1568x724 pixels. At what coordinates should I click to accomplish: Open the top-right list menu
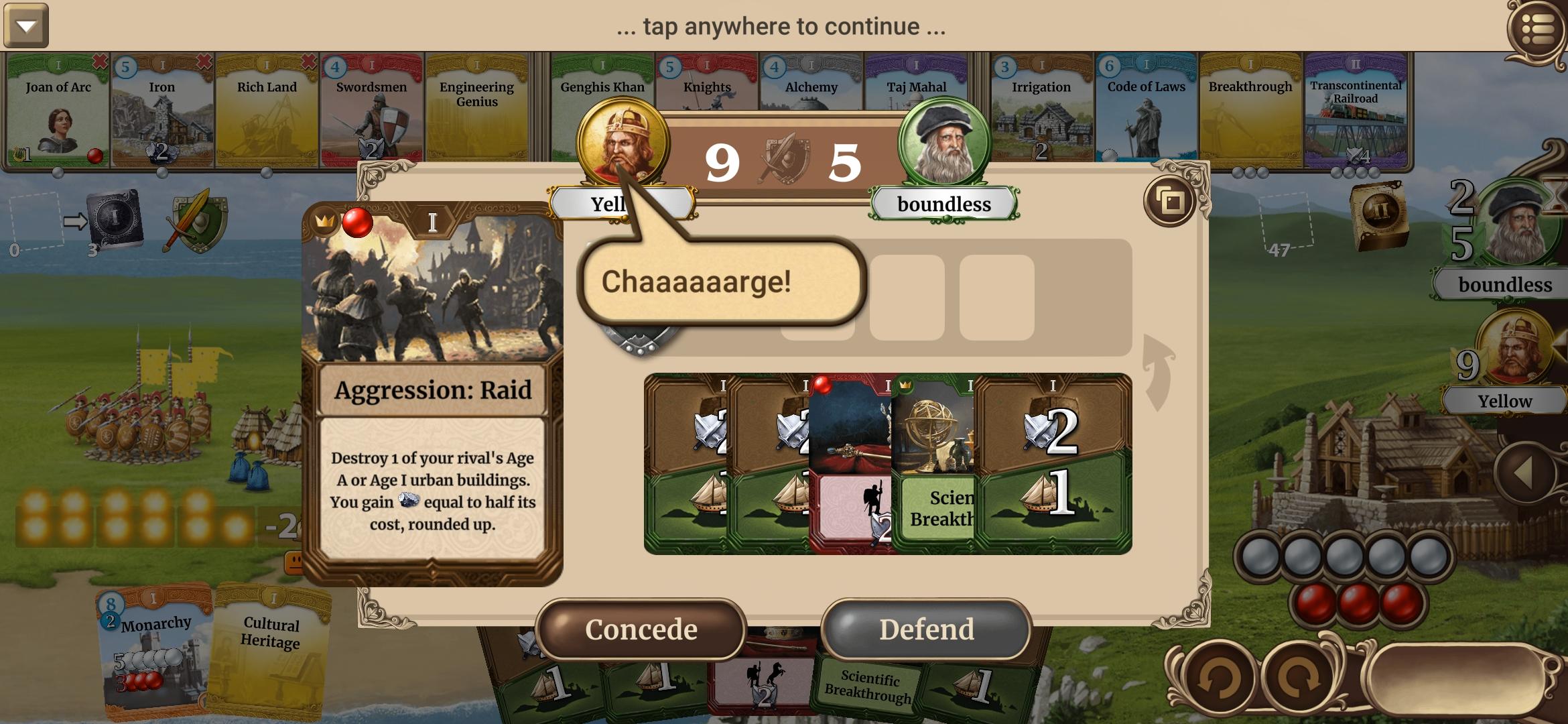[x=1537, y=28]
